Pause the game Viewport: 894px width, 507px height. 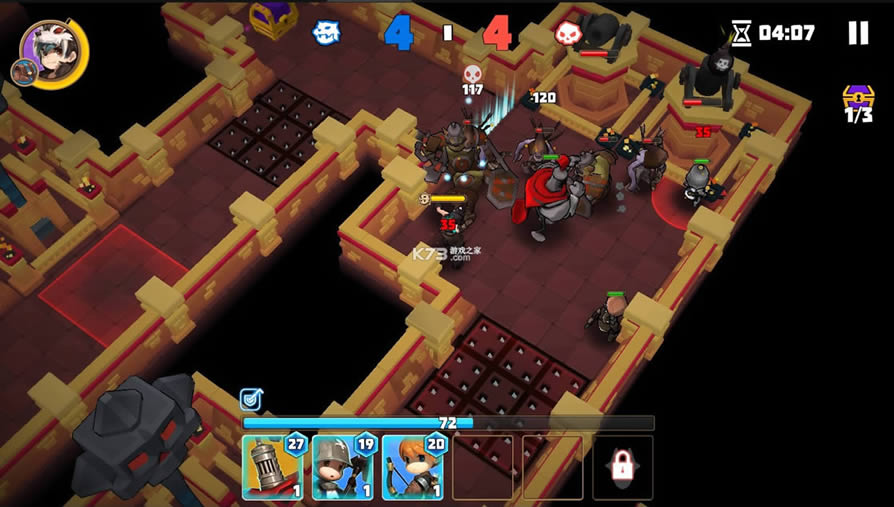858,33
